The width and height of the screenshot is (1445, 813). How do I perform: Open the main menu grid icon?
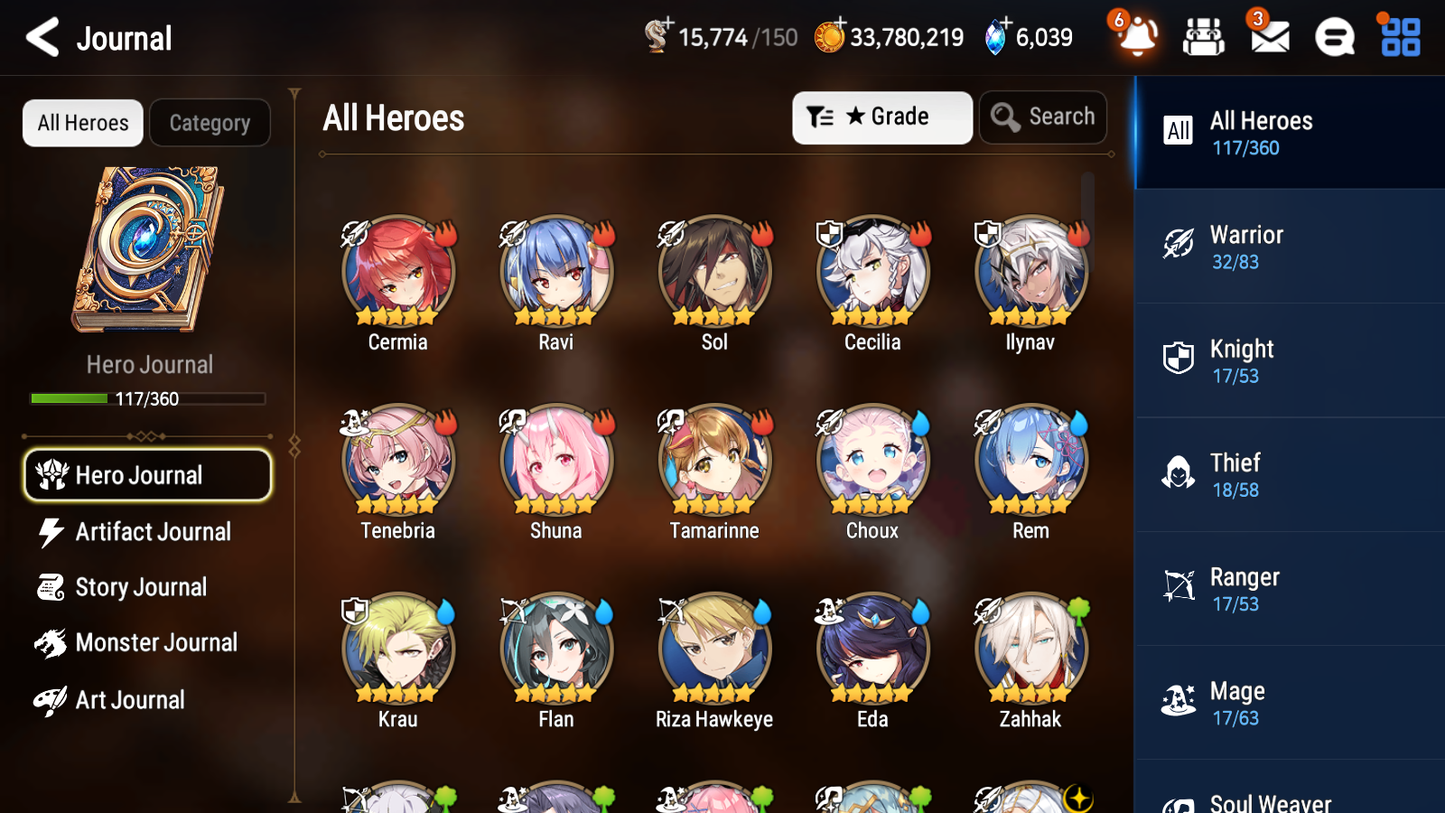(x=1398, y=36)
